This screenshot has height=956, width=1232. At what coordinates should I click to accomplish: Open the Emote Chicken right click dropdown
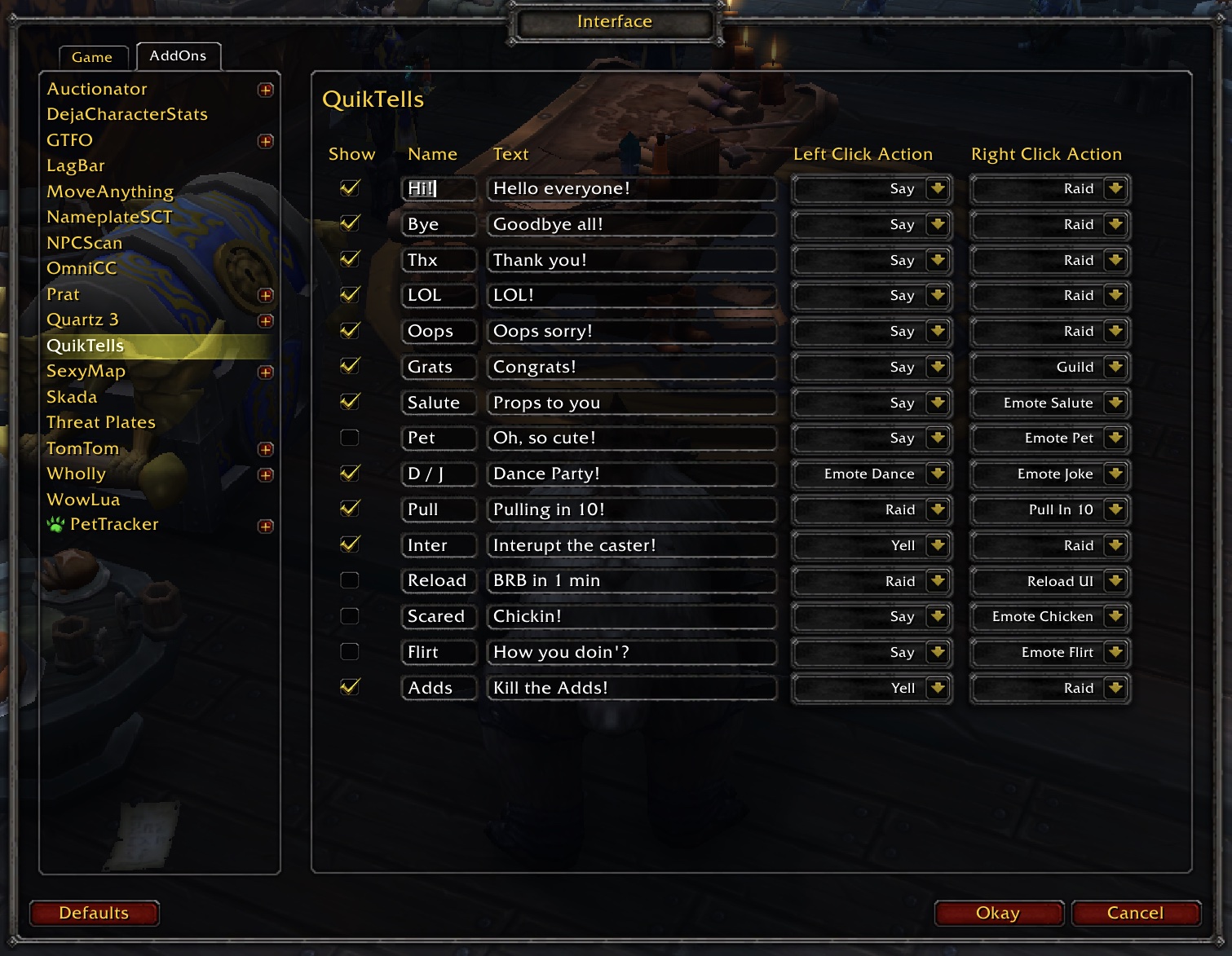(1115, 616)
